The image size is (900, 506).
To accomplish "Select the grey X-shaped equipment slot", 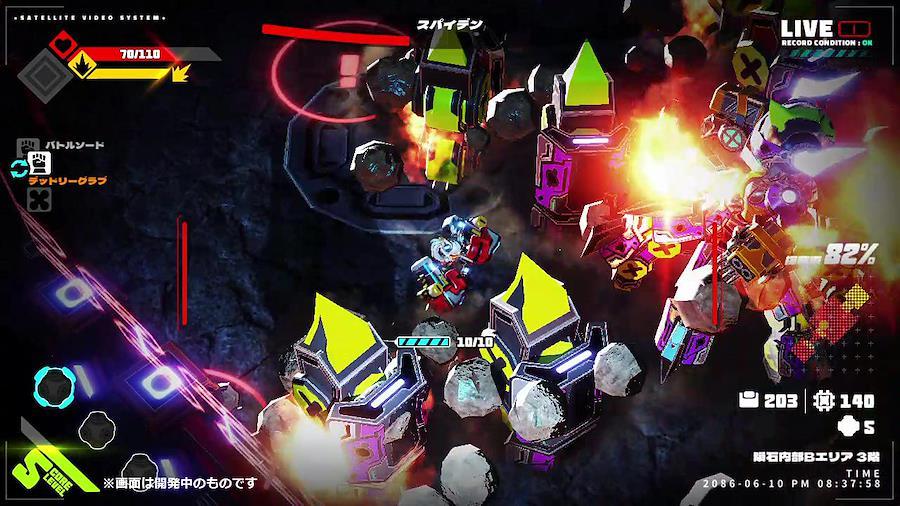I will click(40, 200).
